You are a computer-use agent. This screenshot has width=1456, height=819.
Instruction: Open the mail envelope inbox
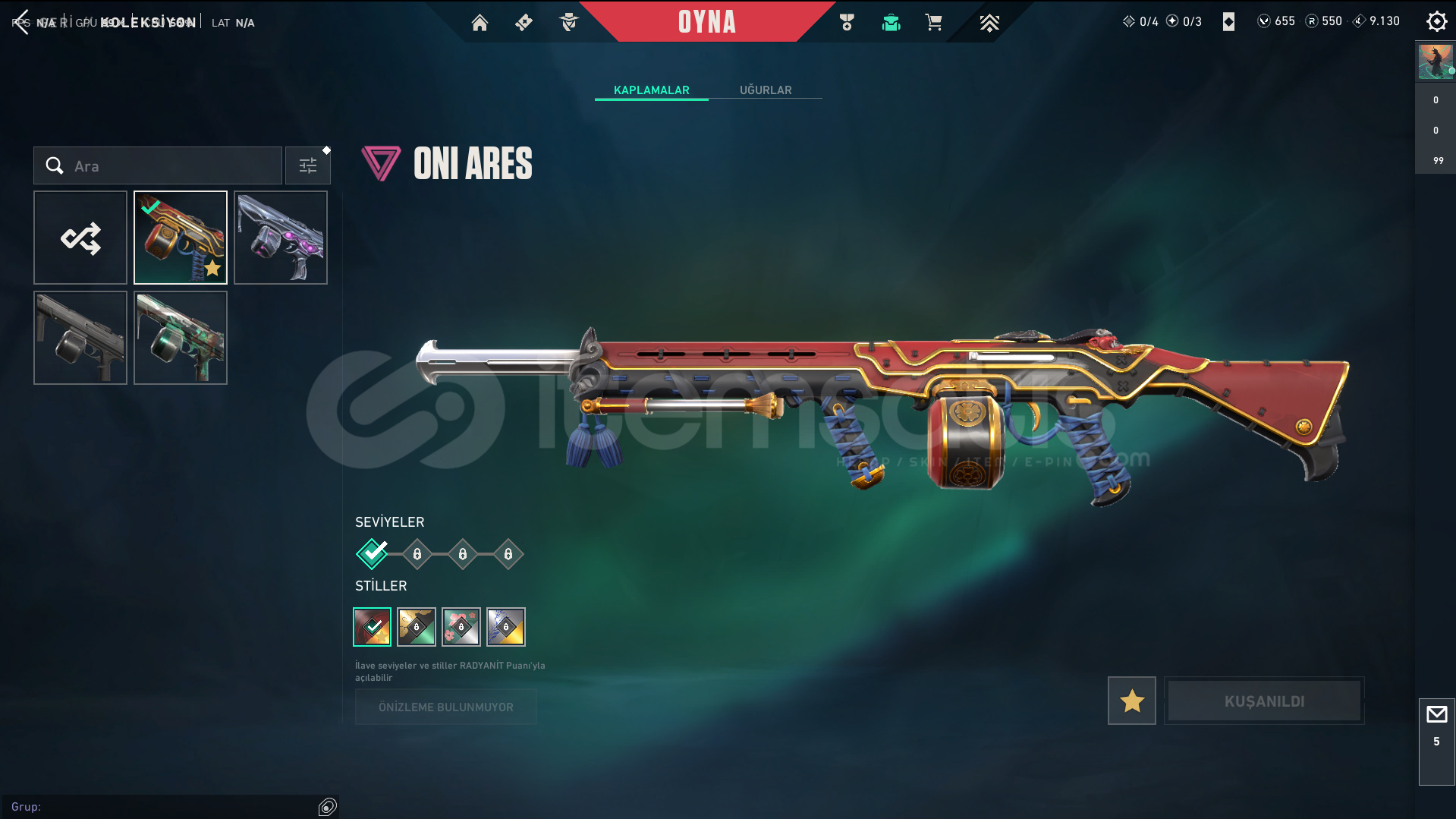(1436, 715)
